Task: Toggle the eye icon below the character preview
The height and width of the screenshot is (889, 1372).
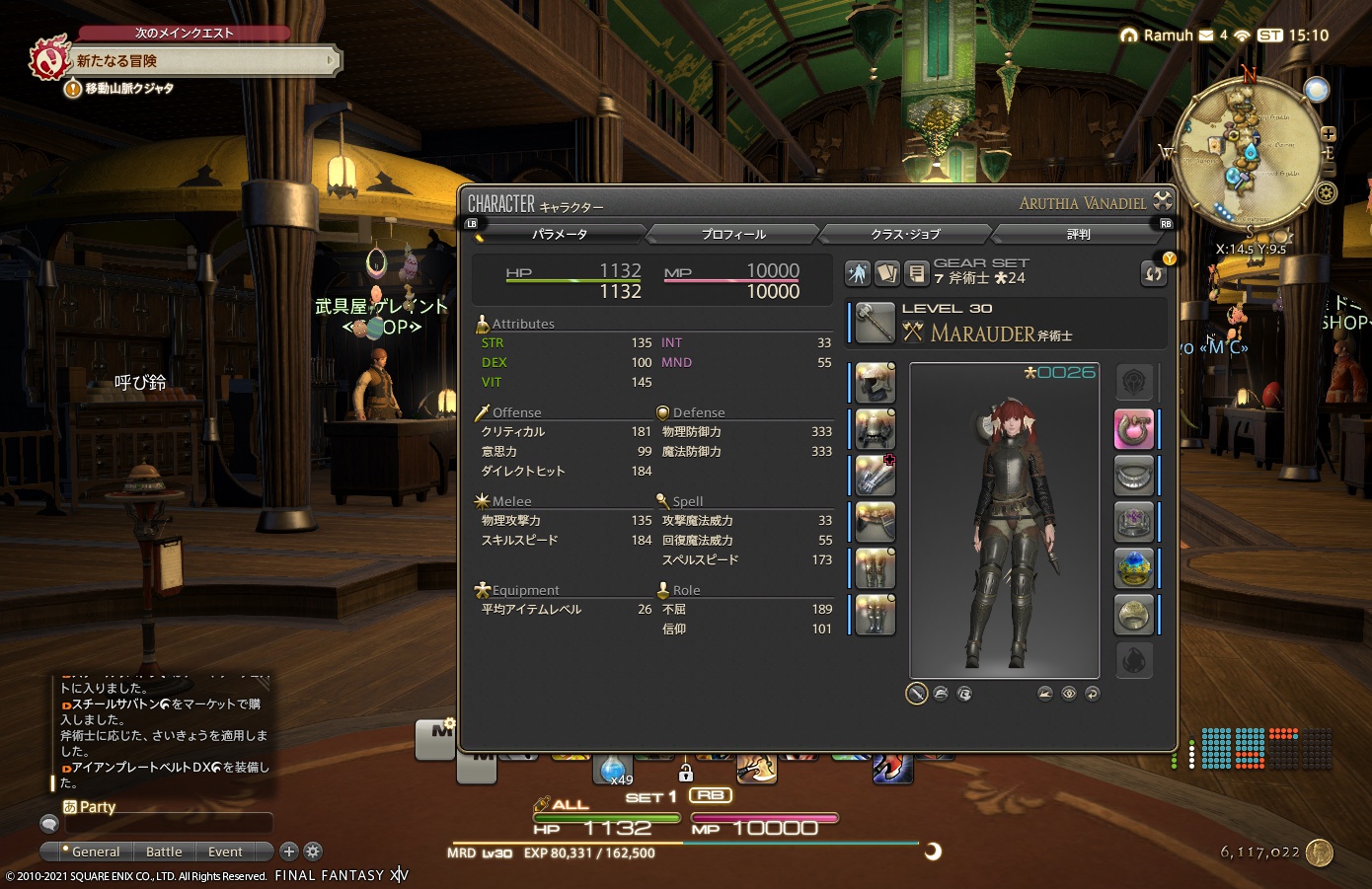Action: pyautogui.click(x=1069, y=694)
